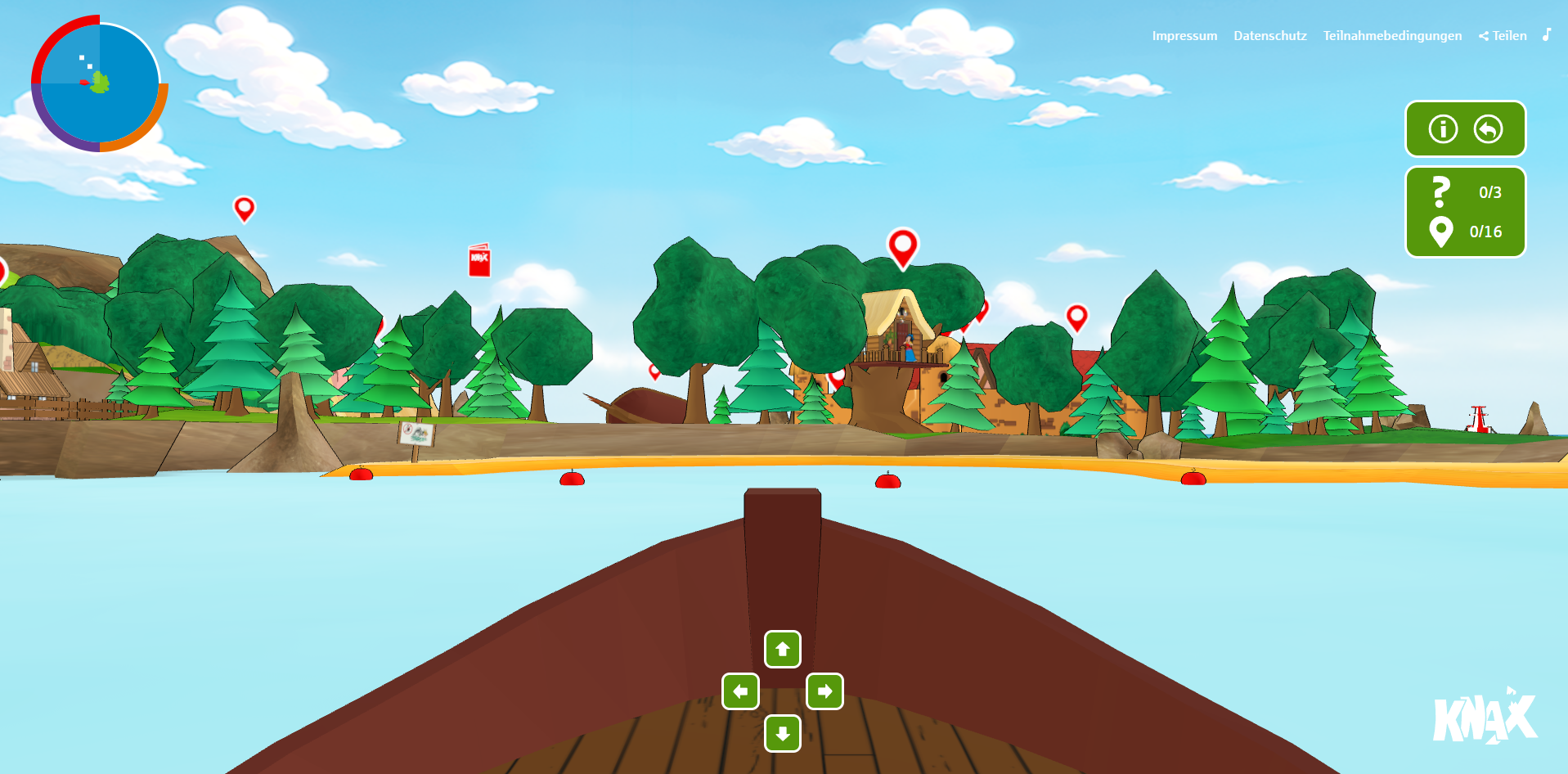Viewport: 1568px width, 774px height.
Task: Open the Datenschutz page
Action: [1269, 36]
